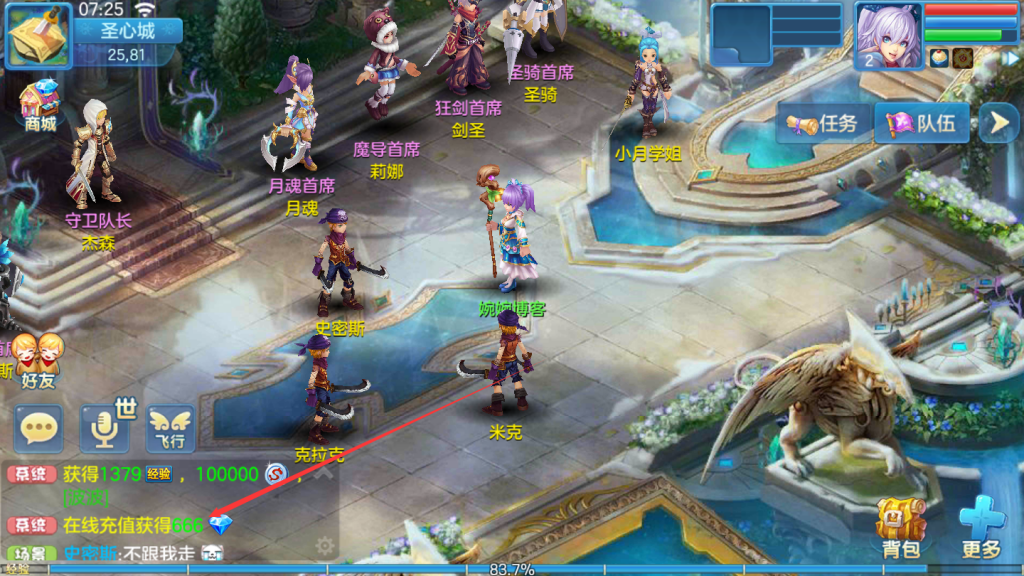Viewport: 1024px width, 576px height.
Task: Collapse the quest panel with the arrow button
Action: coord(998,123)
